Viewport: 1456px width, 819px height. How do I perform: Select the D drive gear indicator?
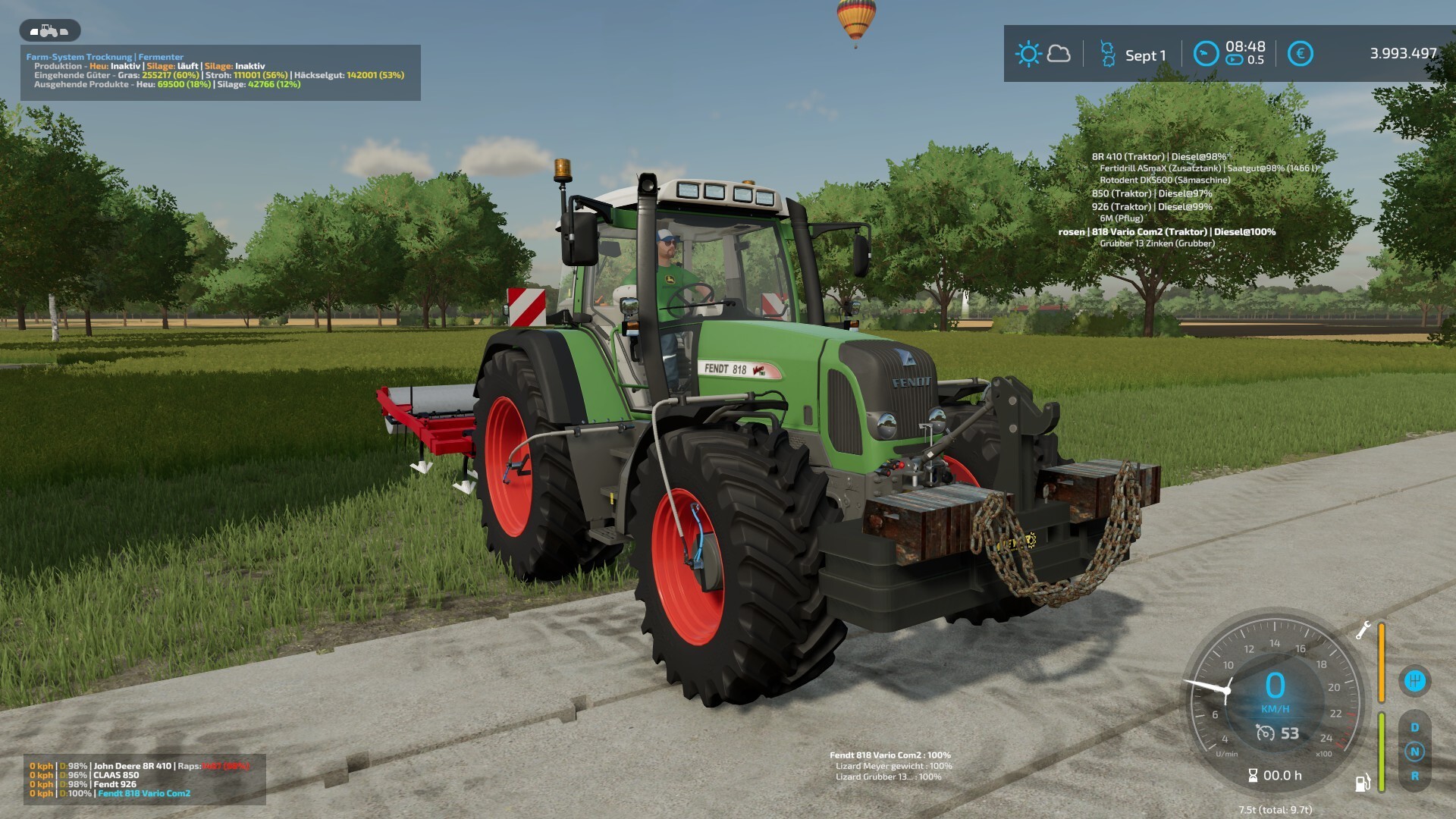[x=1414, y=727]
